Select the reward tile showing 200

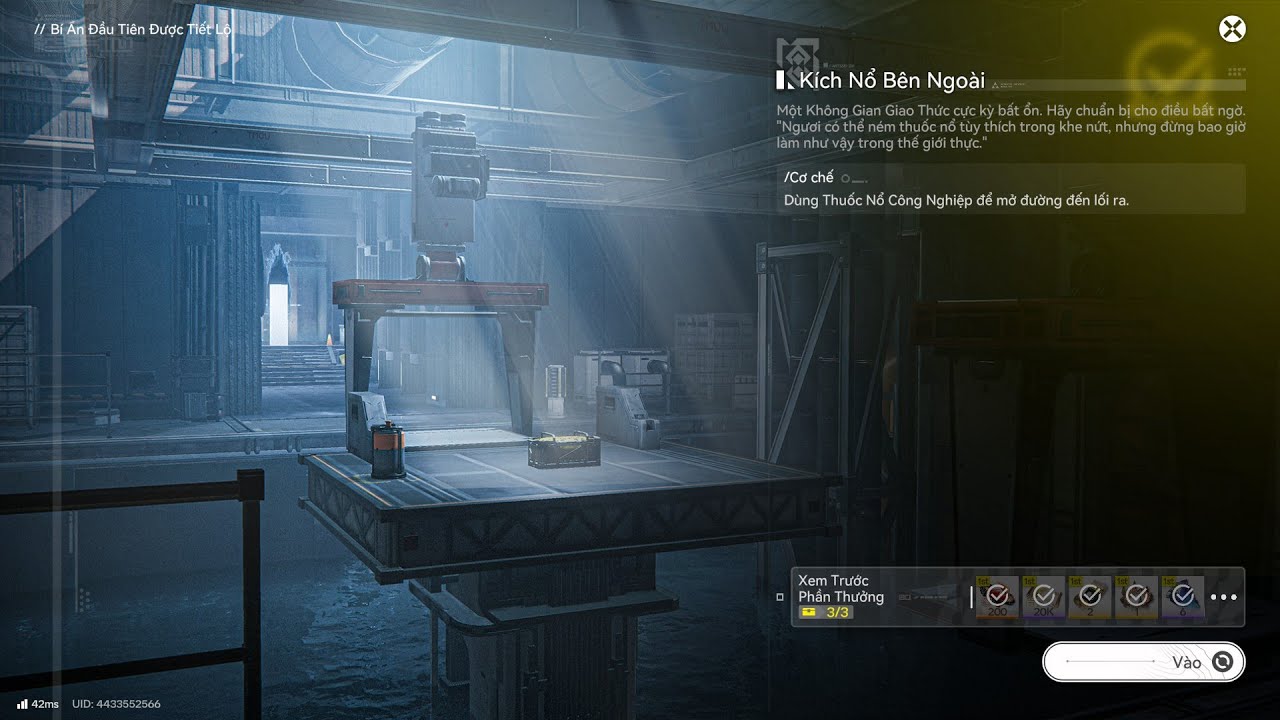pyautogui.click(x=997, y=597)
